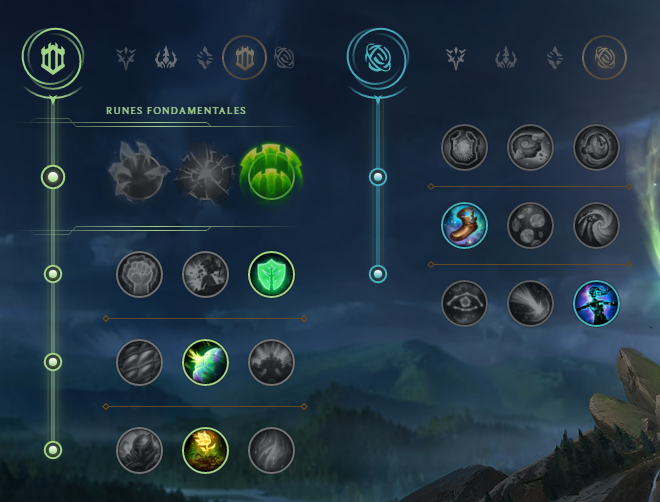Choose the Cosmic Insight eye rune
Image resolution: width=660 pixels, height=502 pixels.
[x=464, y=303]
